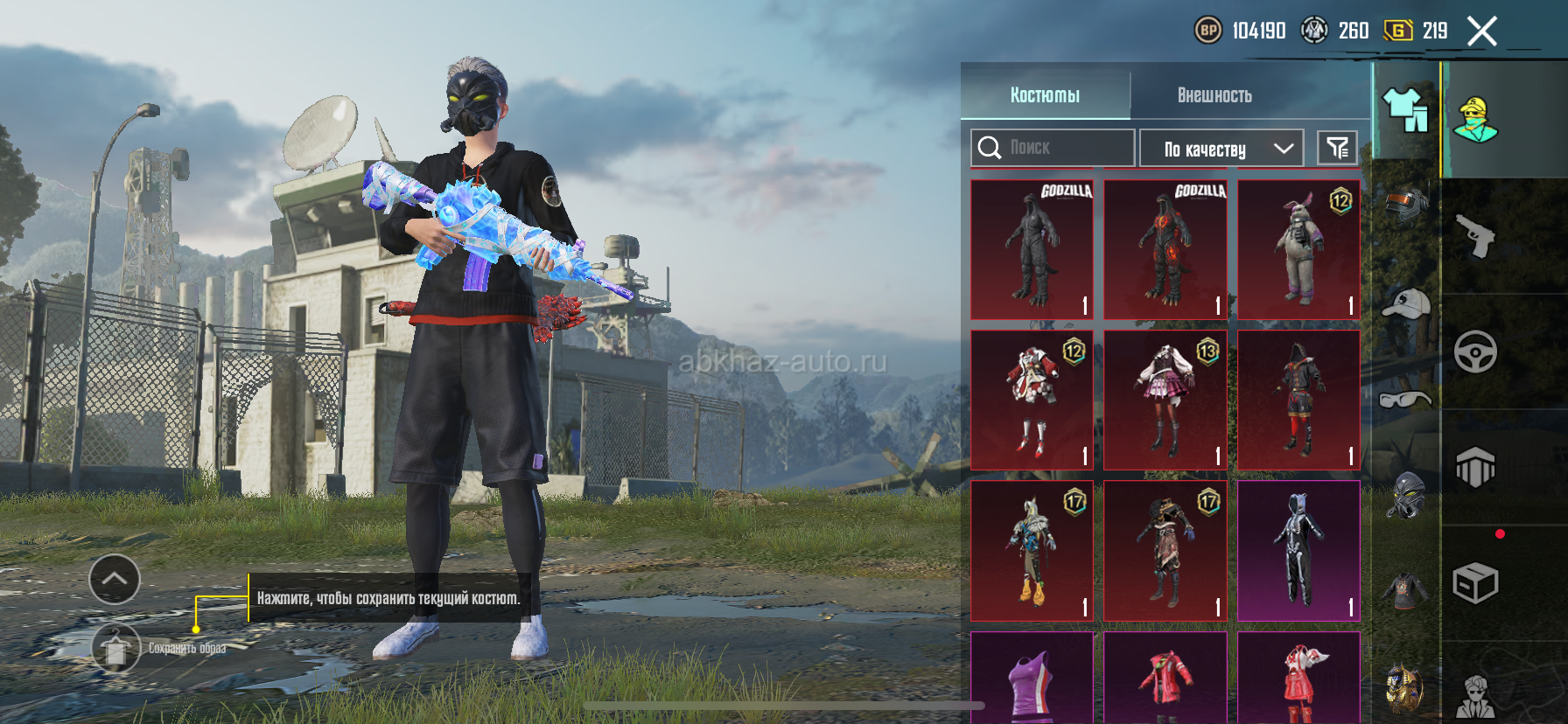Show the helmet category items
This screenshot has width=1568, height=724.
(x=1406, y=203)
